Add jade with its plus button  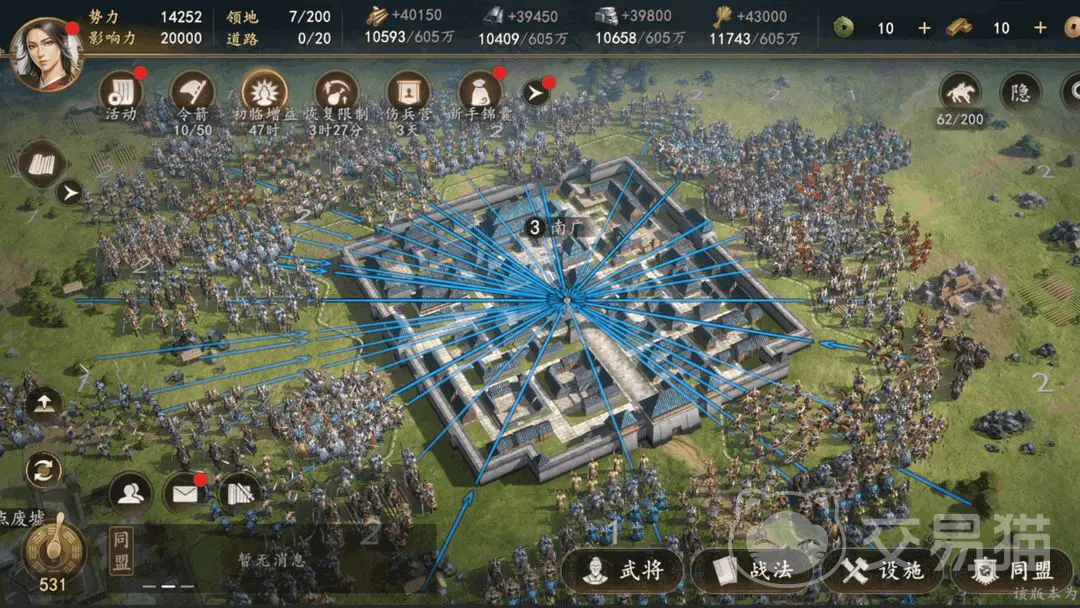pos(924,28)
